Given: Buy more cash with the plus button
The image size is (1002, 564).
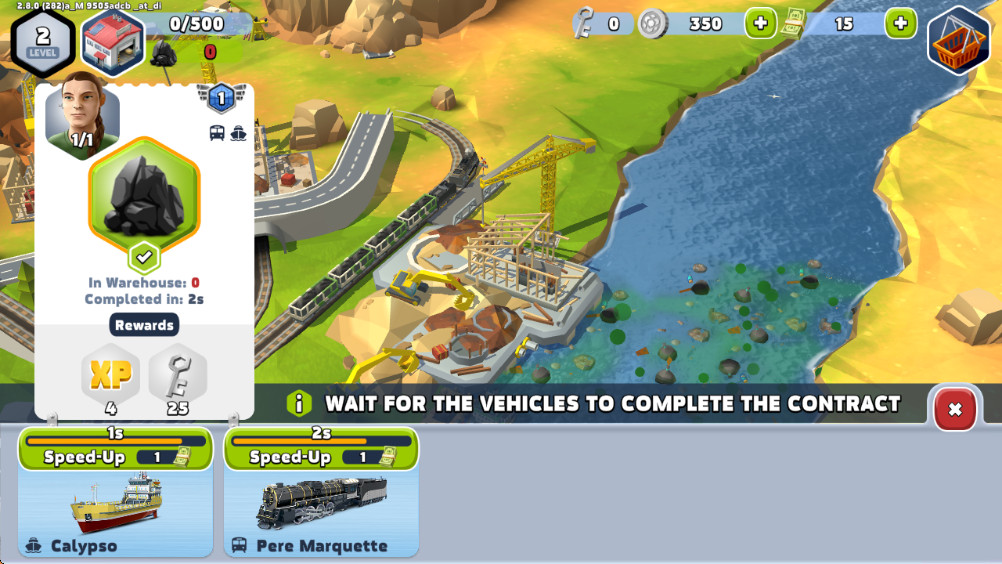Looking at the screenshot, I should tap(900, 23).
